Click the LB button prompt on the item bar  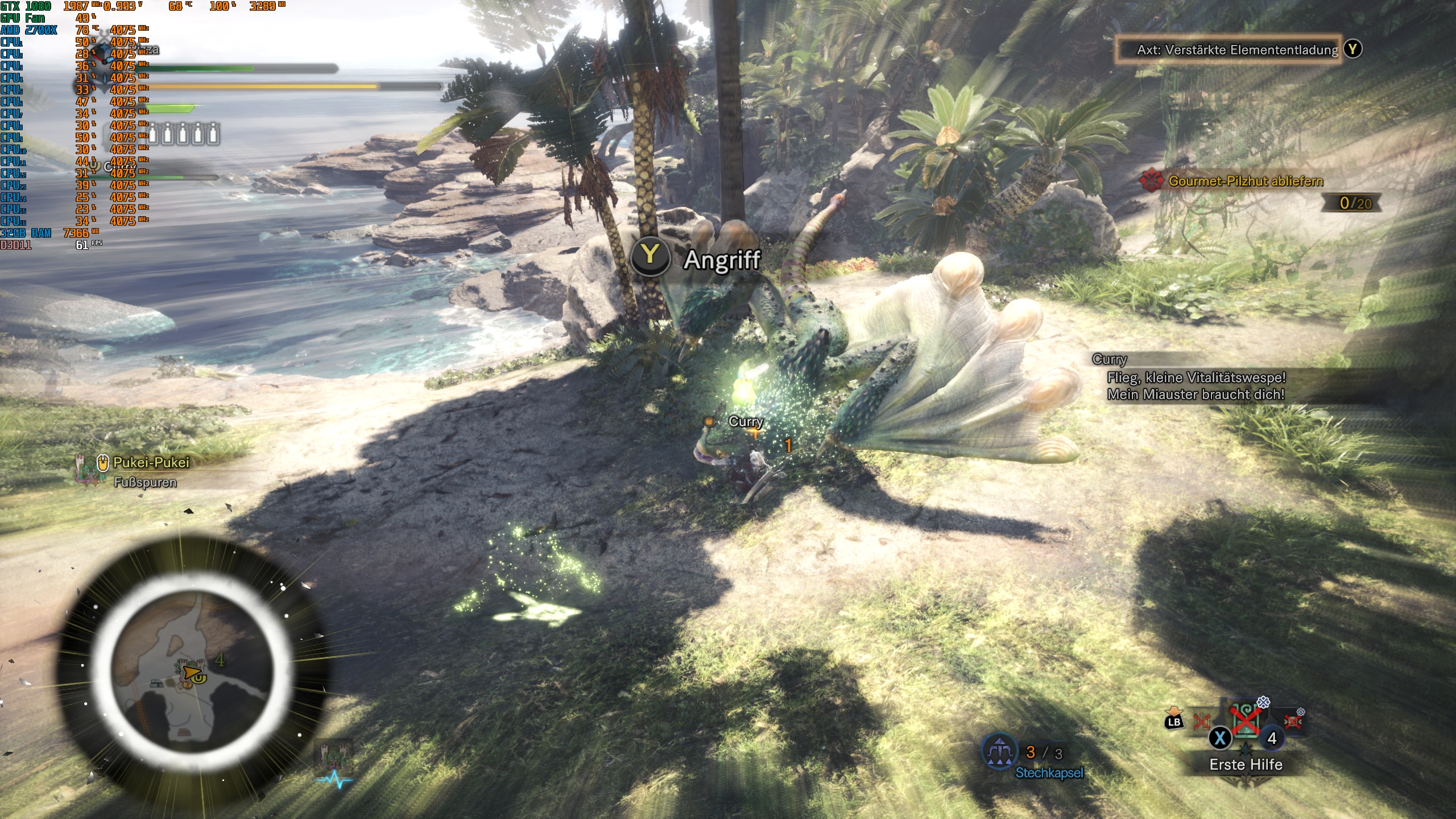[x=1174, y=722]
